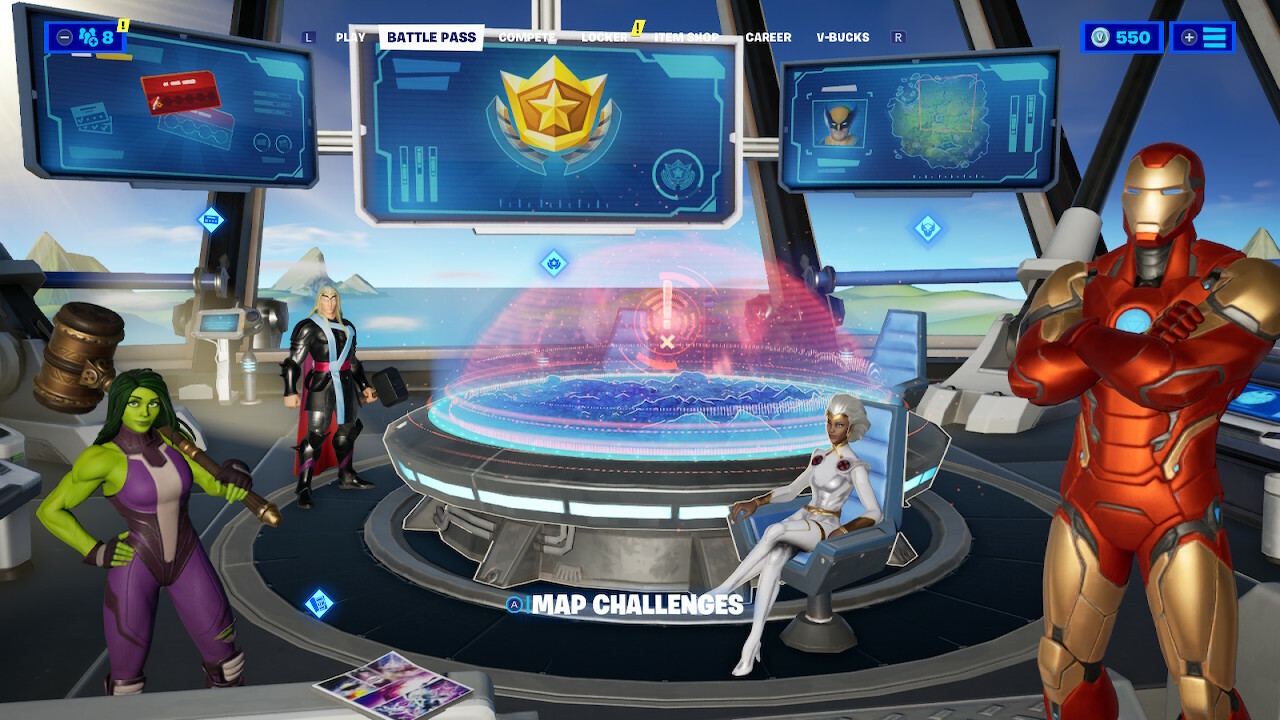Image resolution: width=1280 pixels, height=720 pixels.
Task: Go to the Locker tab
Action: coord(605,38)
